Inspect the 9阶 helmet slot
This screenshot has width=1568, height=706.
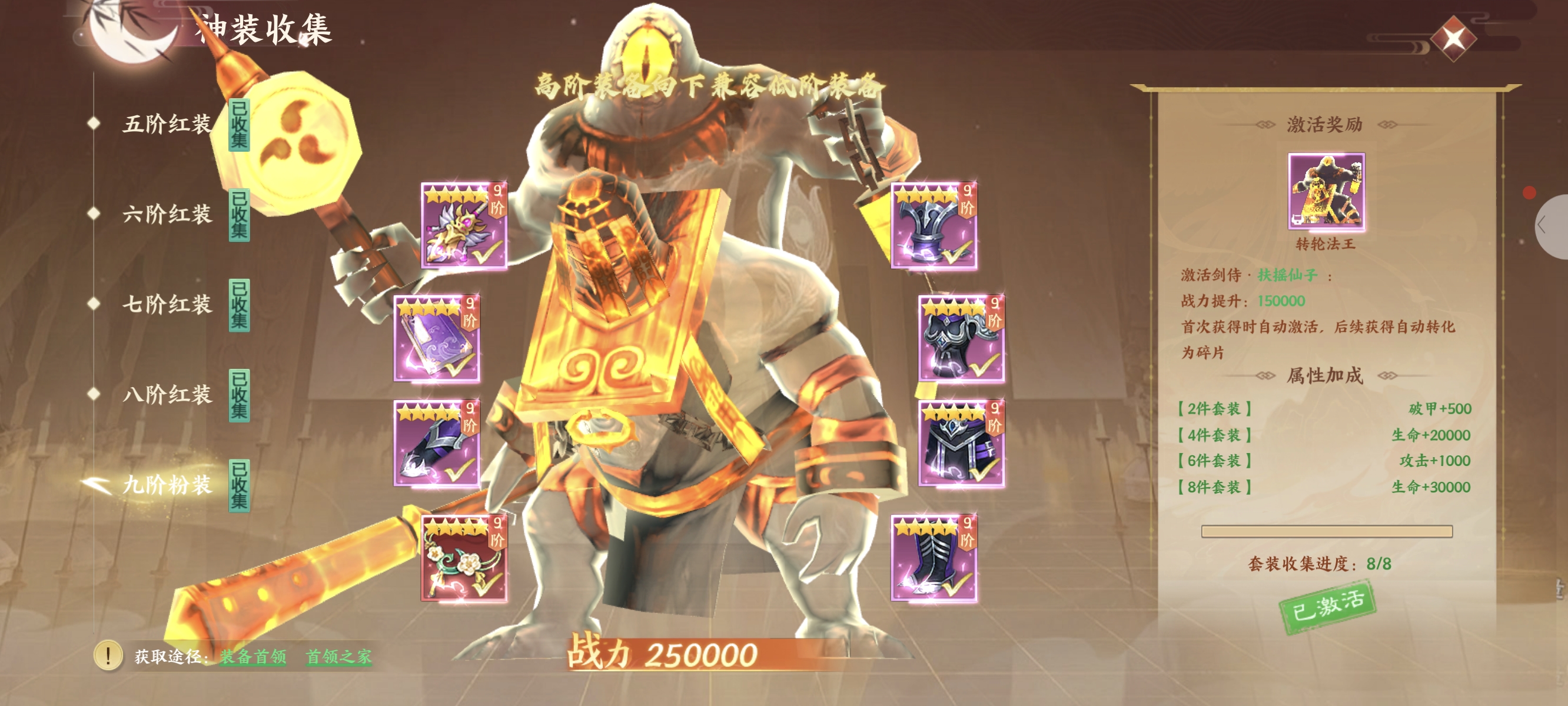[934, 226]
